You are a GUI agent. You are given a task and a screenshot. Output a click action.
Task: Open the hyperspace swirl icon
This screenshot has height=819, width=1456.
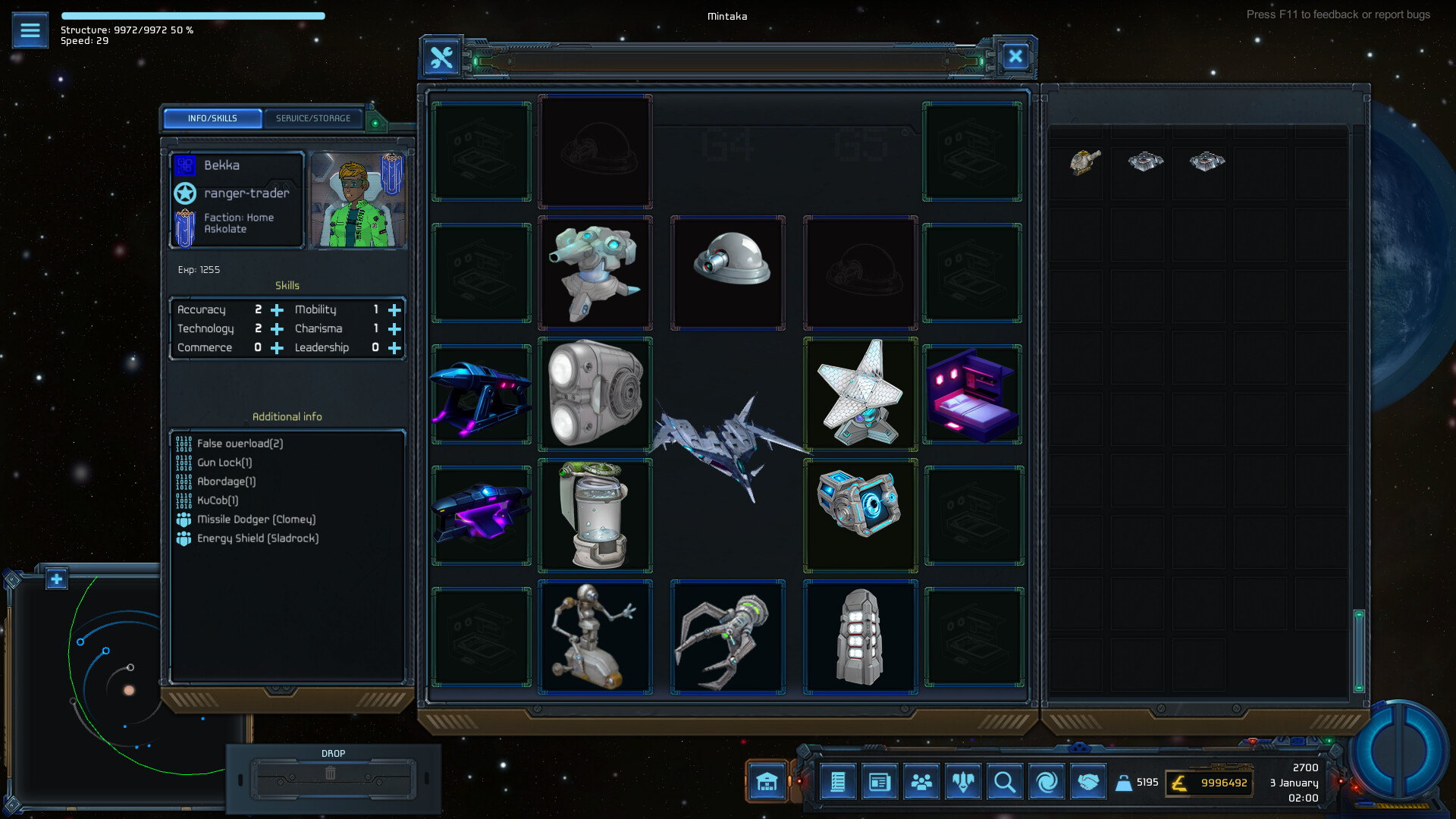click(x=1046, y=782)
